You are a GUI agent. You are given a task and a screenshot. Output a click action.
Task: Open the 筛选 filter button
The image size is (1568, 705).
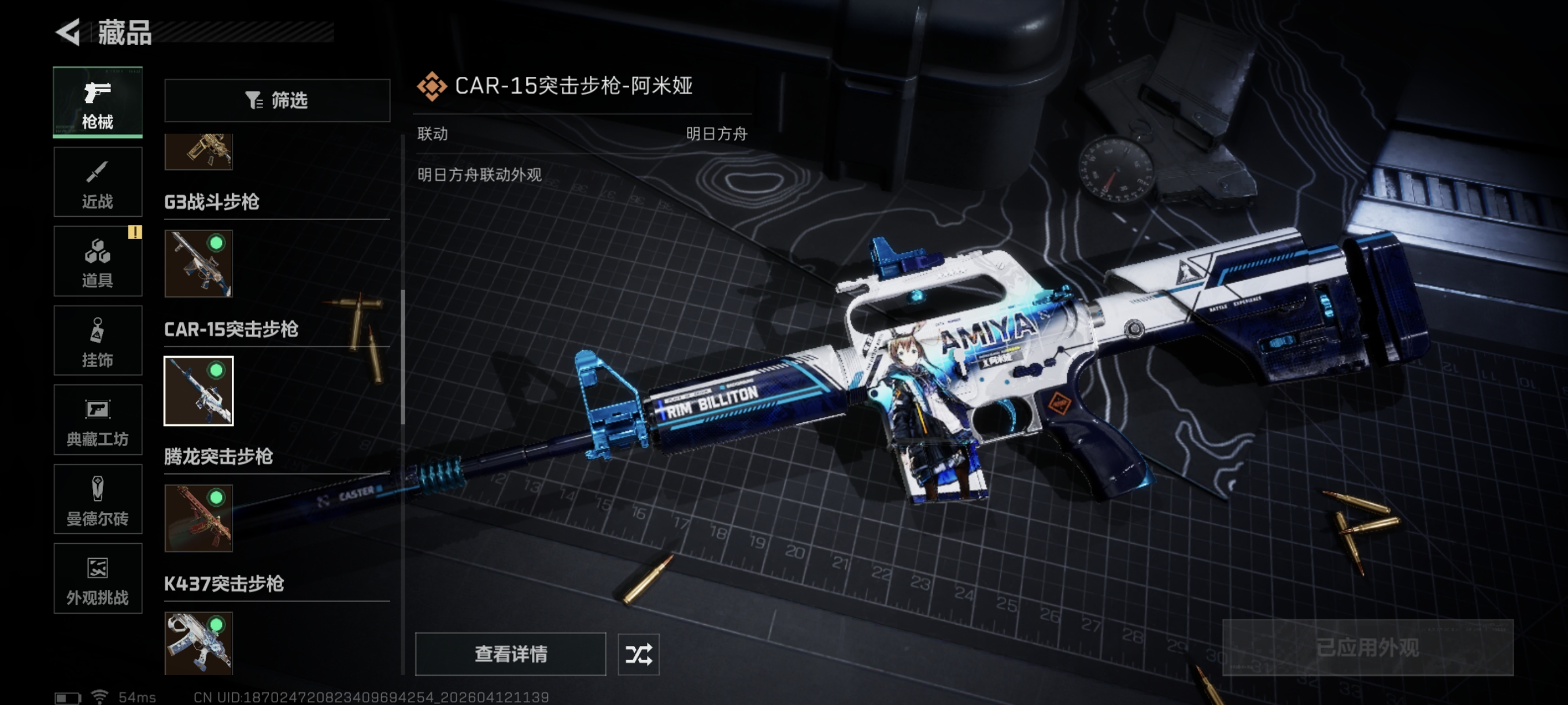(x=277, y=101)
